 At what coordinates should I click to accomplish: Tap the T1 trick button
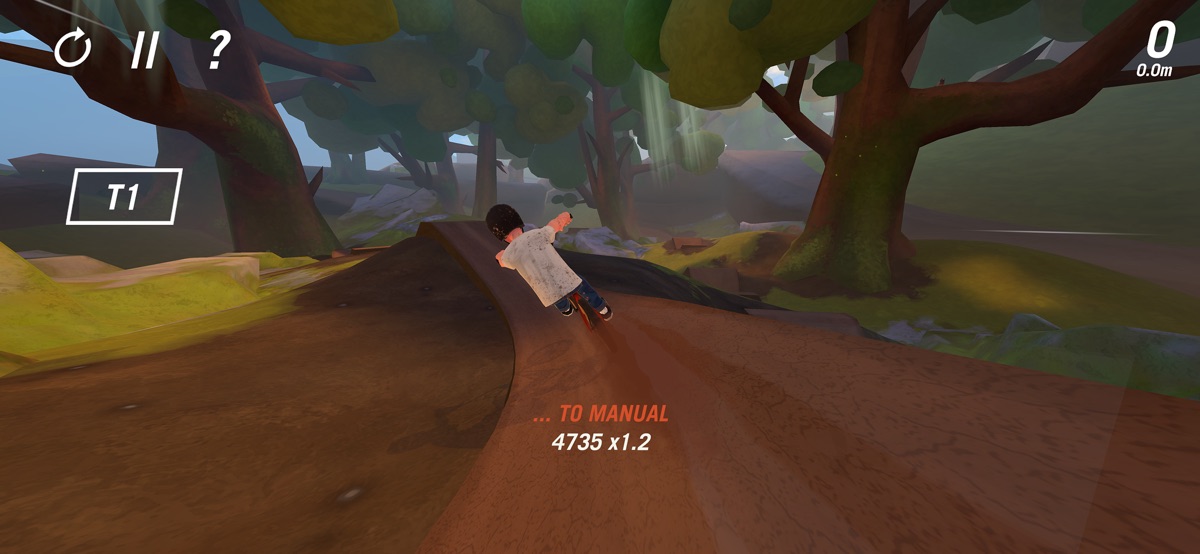click(x=124, y=196)
